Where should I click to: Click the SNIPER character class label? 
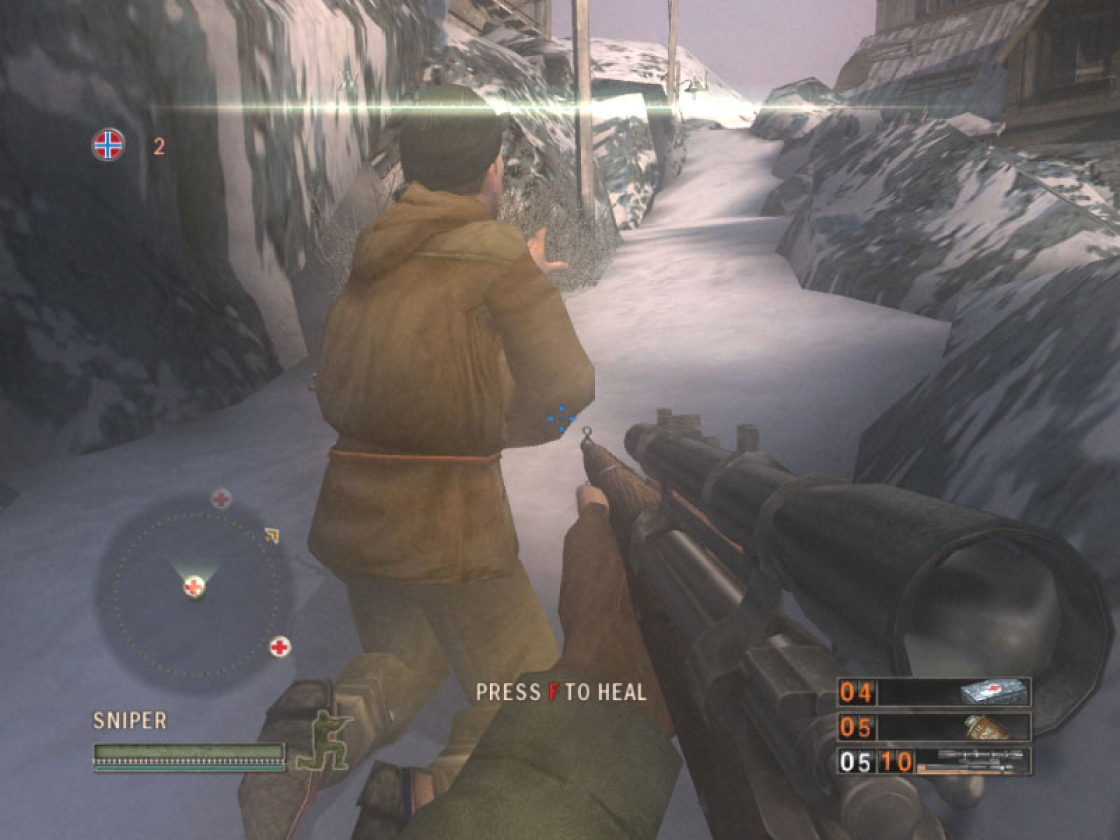coord(130,721)
